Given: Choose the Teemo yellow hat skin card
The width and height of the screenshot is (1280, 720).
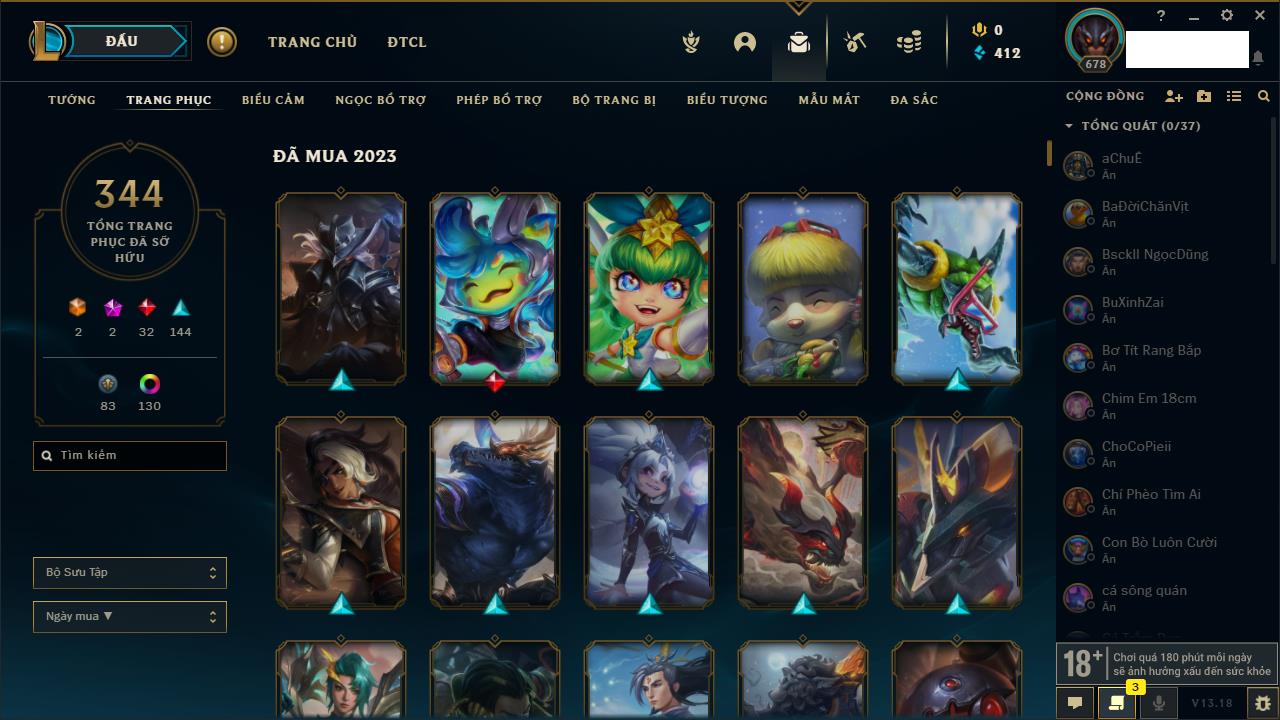Looking at the screenshot, I should [803, 288].
